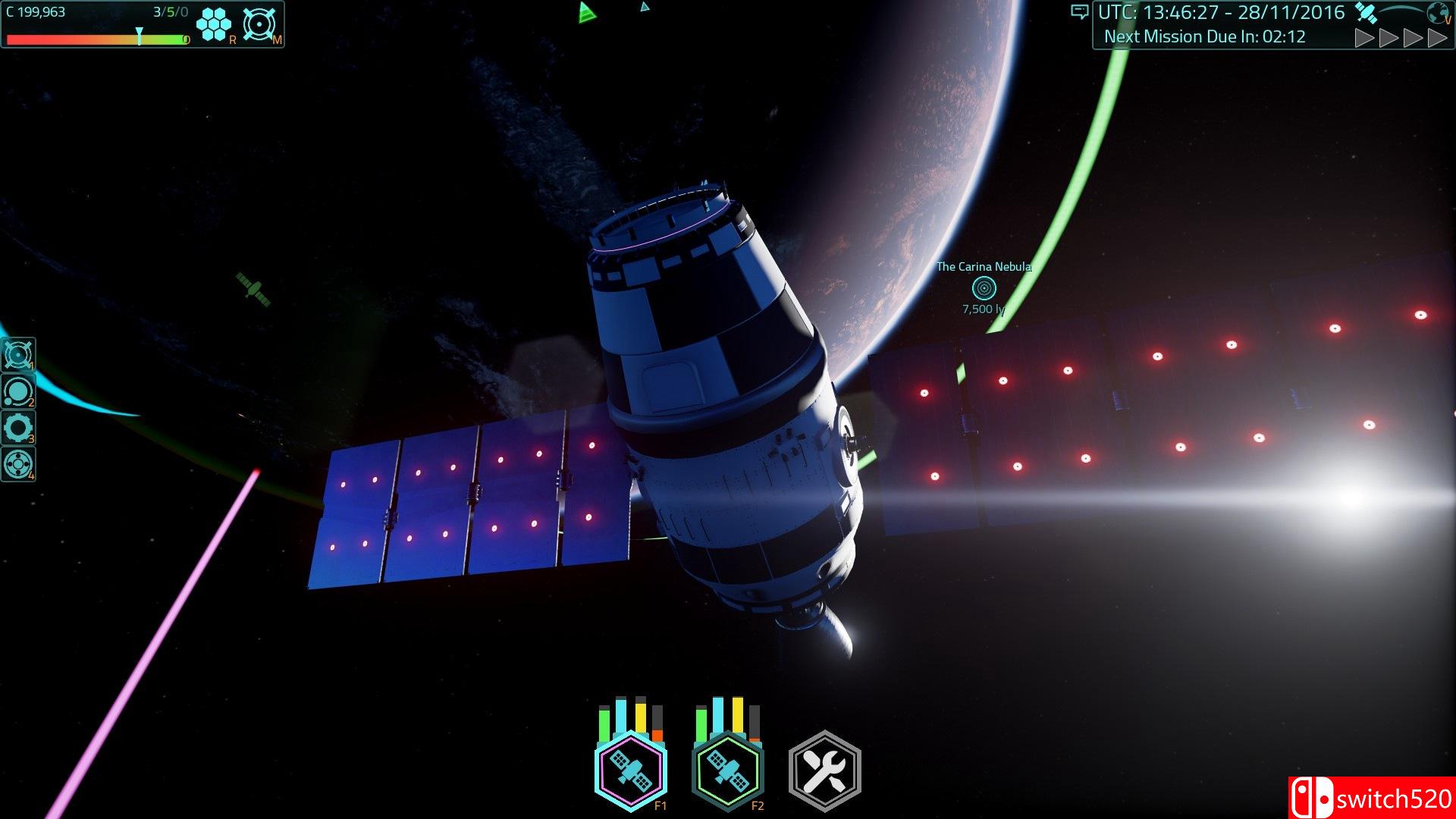
Task: Open the targeting M icon
Action: coord(259,23)
